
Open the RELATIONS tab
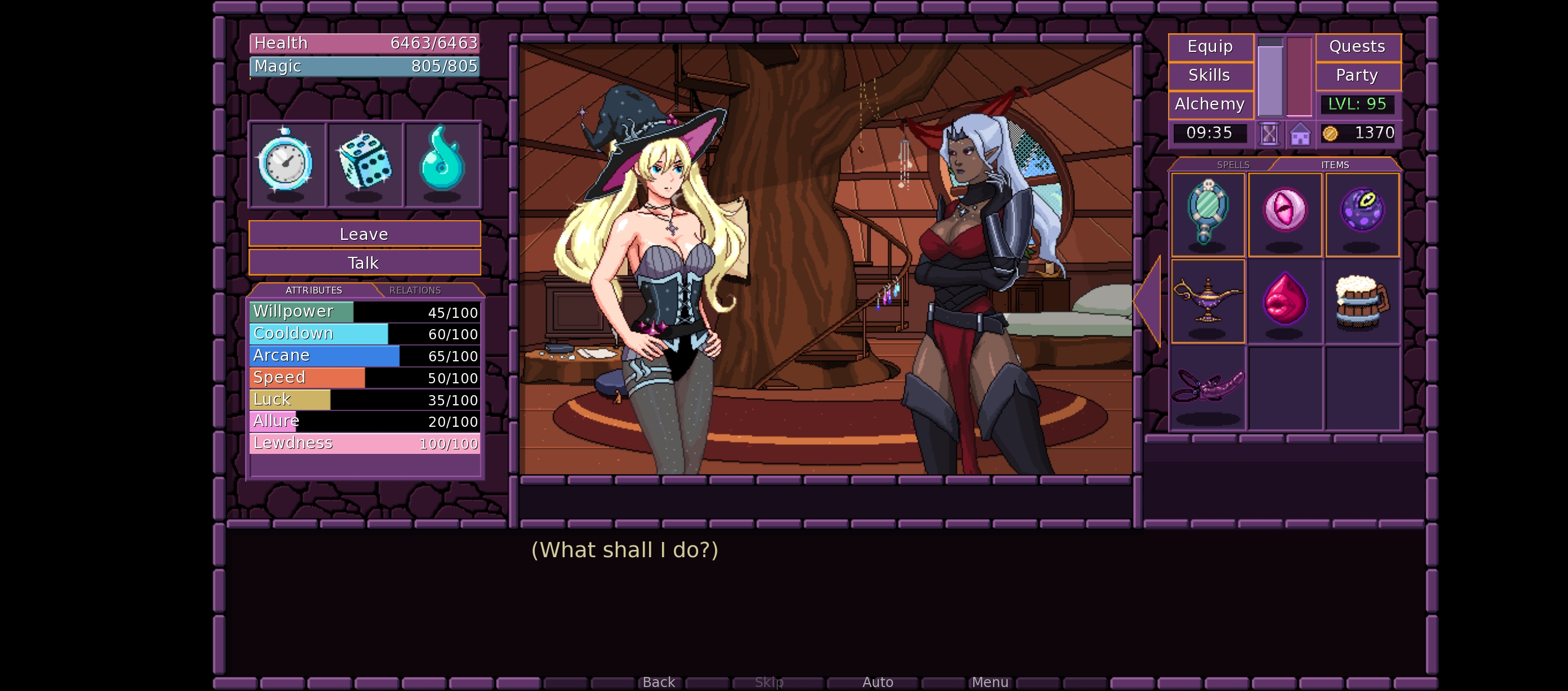[415, 290]
